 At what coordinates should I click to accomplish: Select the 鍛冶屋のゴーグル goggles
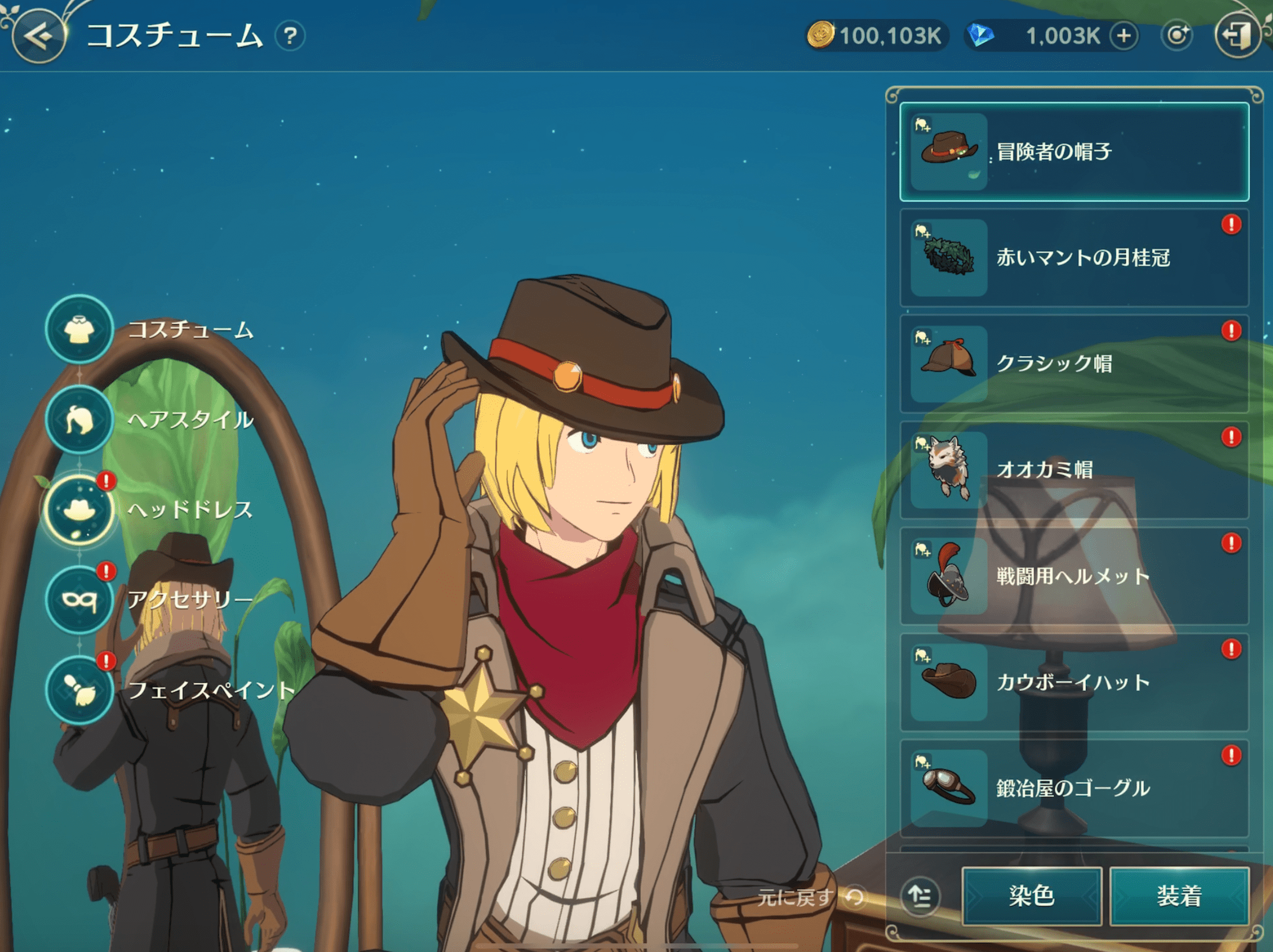pos(1074,788)
